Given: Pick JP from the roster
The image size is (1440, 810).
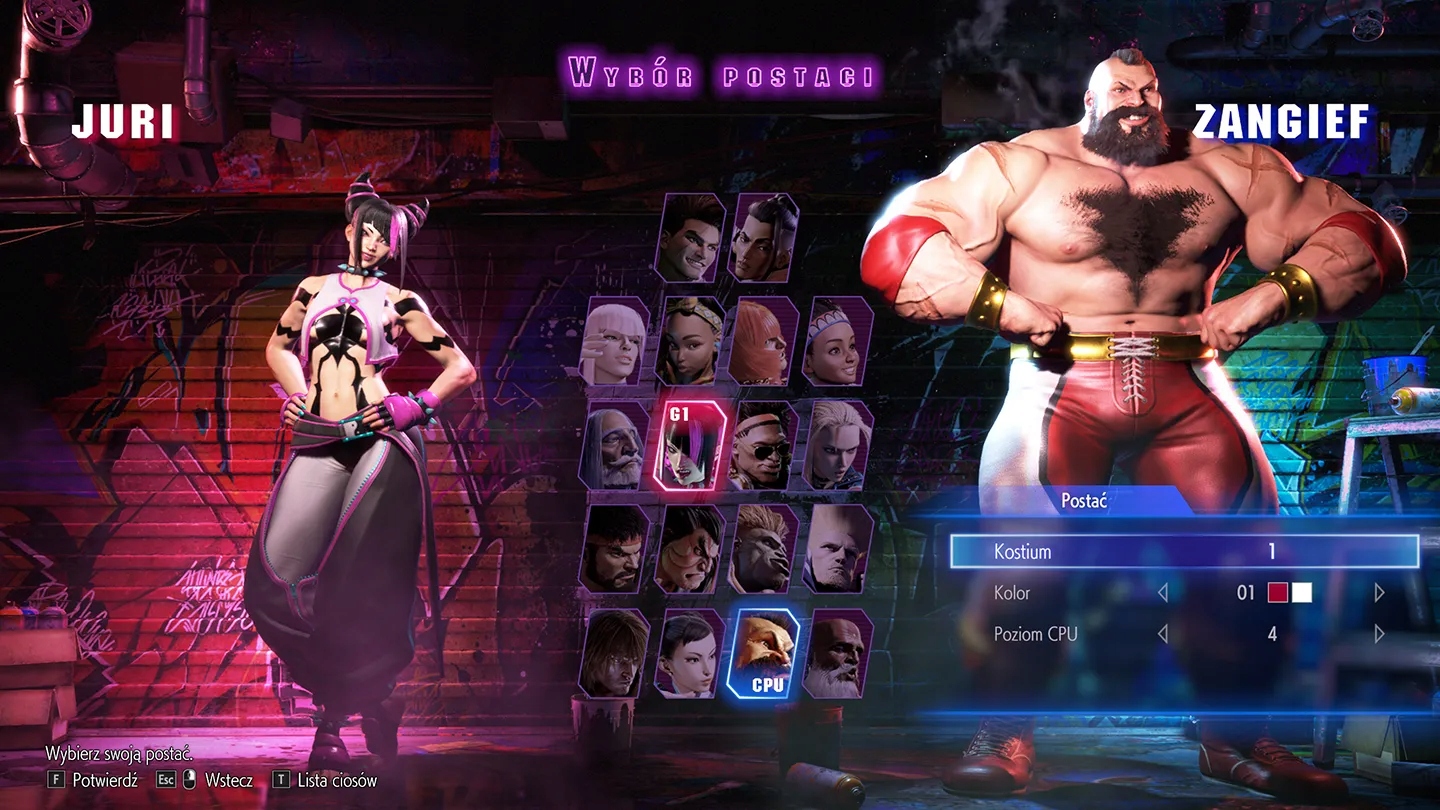Looking at the screenshot, I should point(616,445).
